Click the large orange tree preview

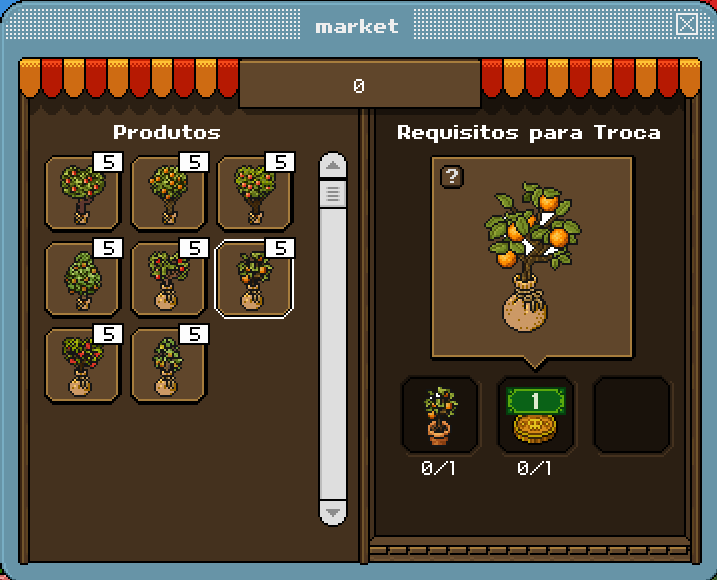531,257
